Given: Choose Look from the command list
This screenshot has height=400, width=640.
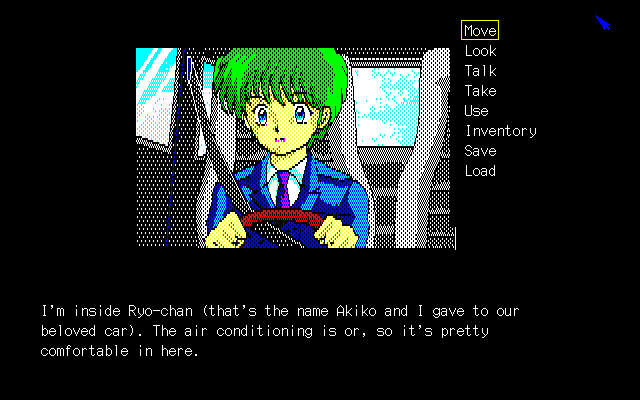Looking at the screenshot, I should tap(480, 51).
